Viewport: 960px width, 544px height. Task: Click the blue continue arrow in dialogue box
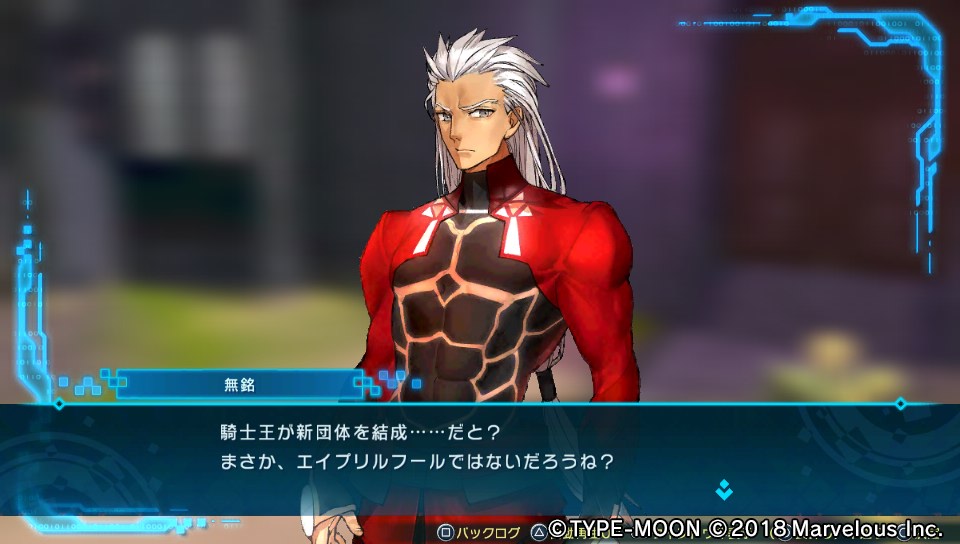pos(724,489)
